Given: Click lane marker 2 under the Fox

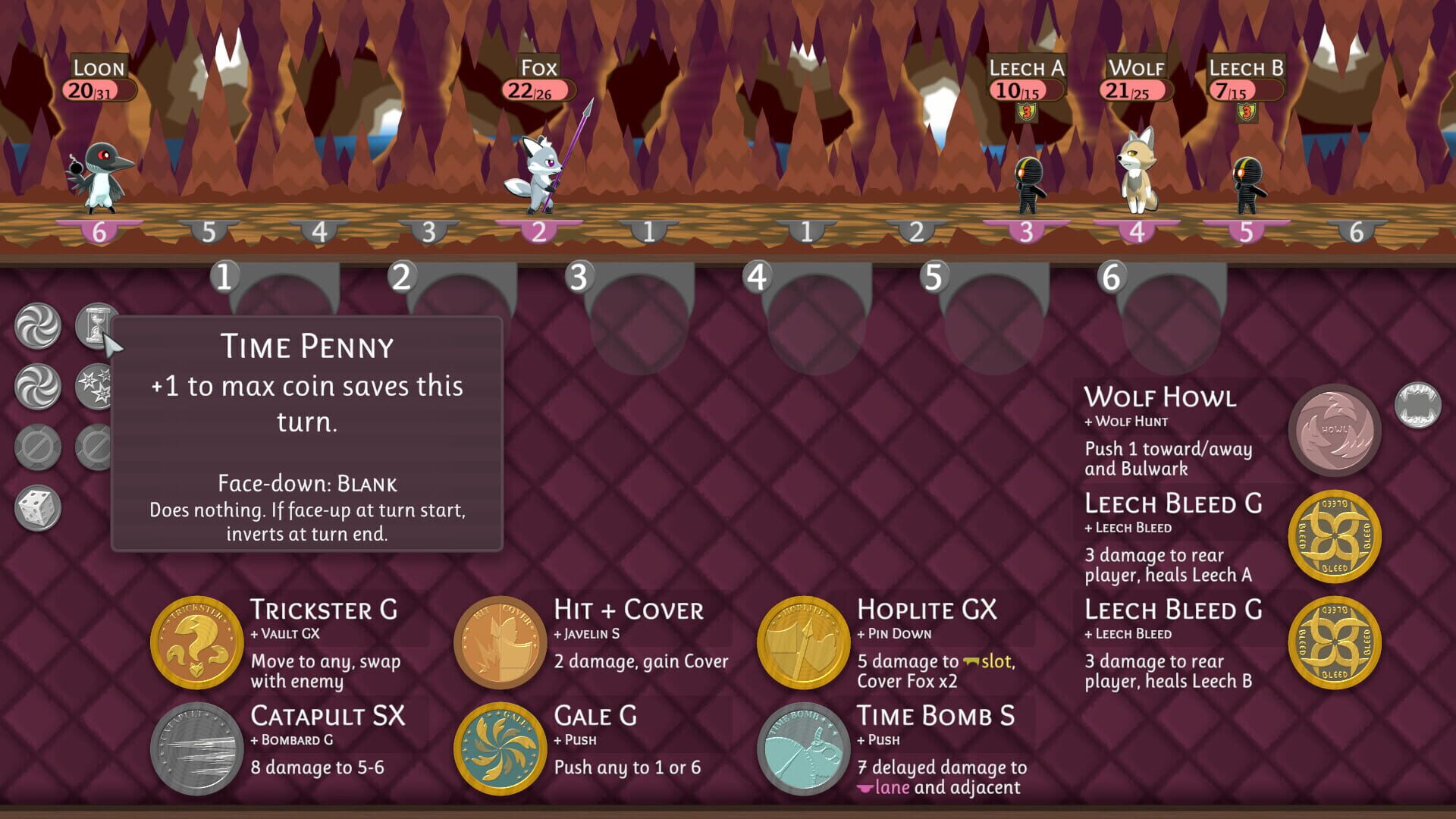Looking at the screenshot, I should pyautogui.click(x=539, y=230).
